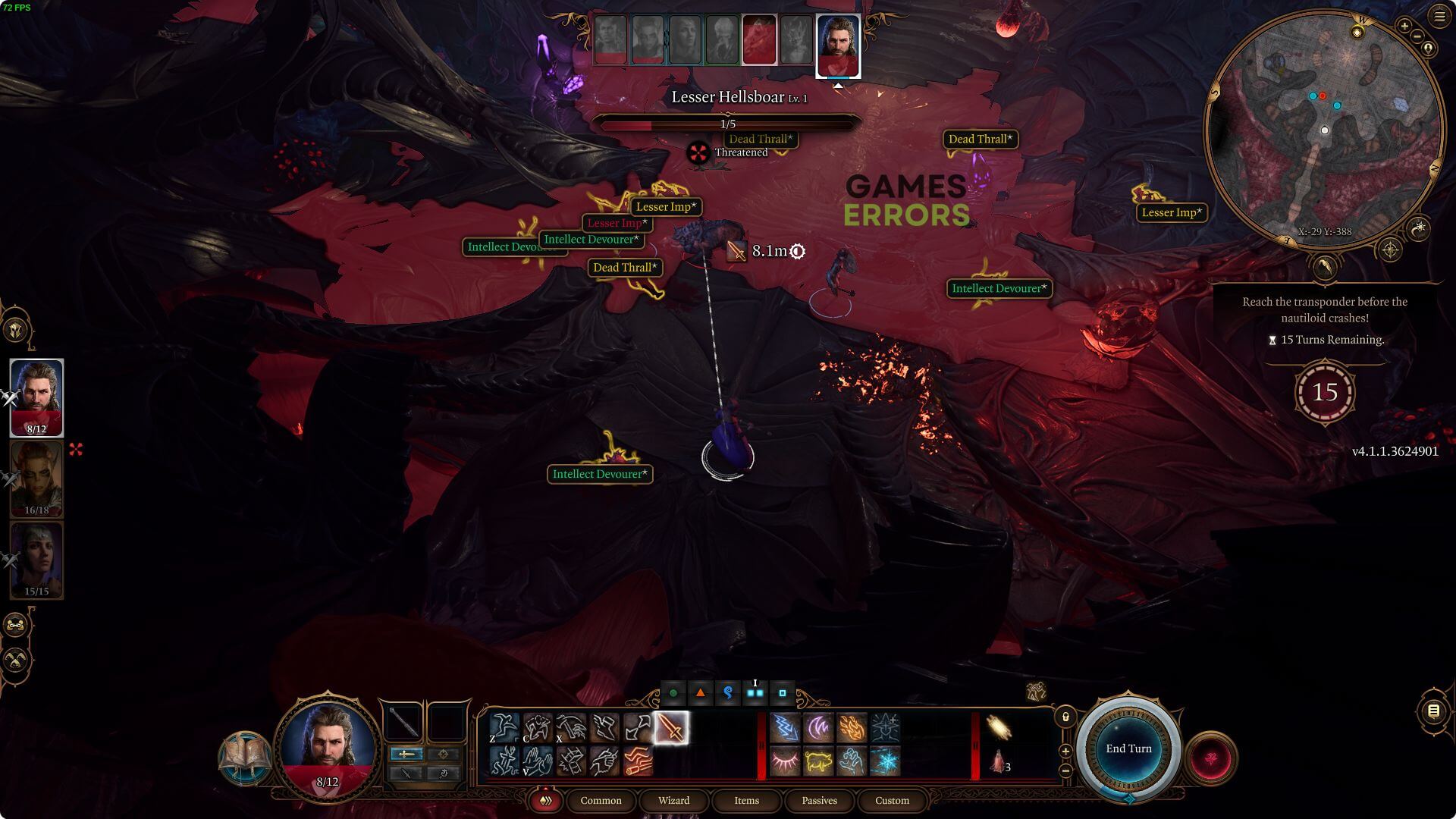
Task: Toggle the hotbar lock button
Action: point(1065,717)
